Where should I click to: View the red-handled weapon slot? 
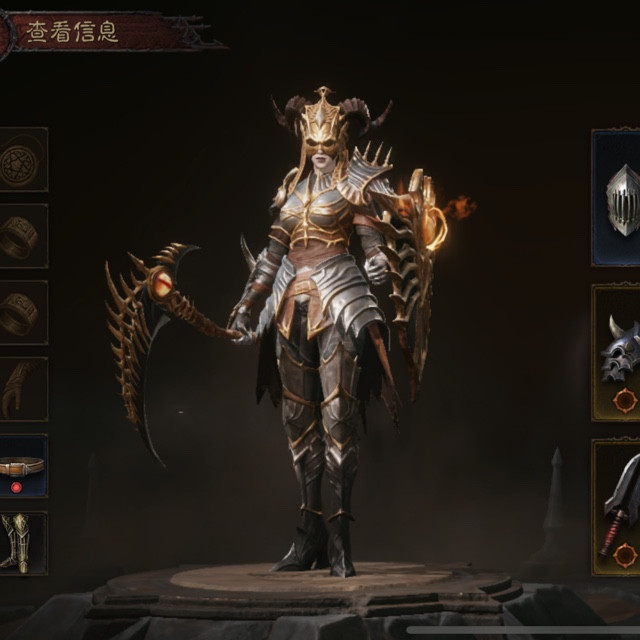pyautogui.click(x=617, y=507)
